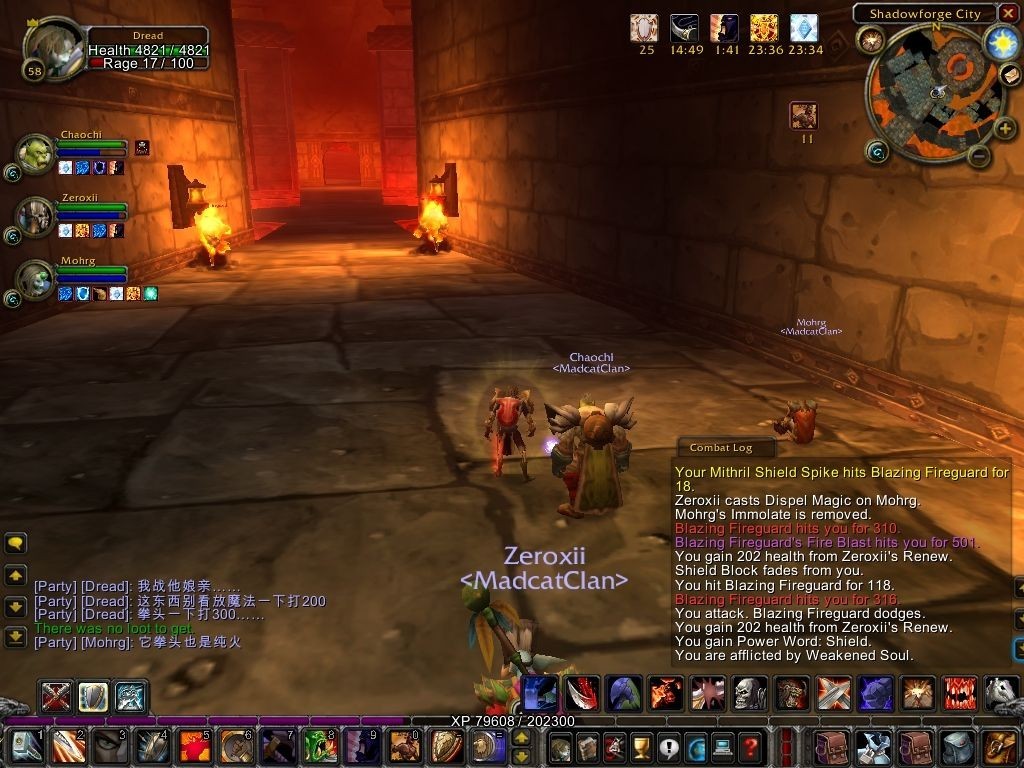
Task: Click the skull ability icon on upper bar
Action: tap(749, 692)
